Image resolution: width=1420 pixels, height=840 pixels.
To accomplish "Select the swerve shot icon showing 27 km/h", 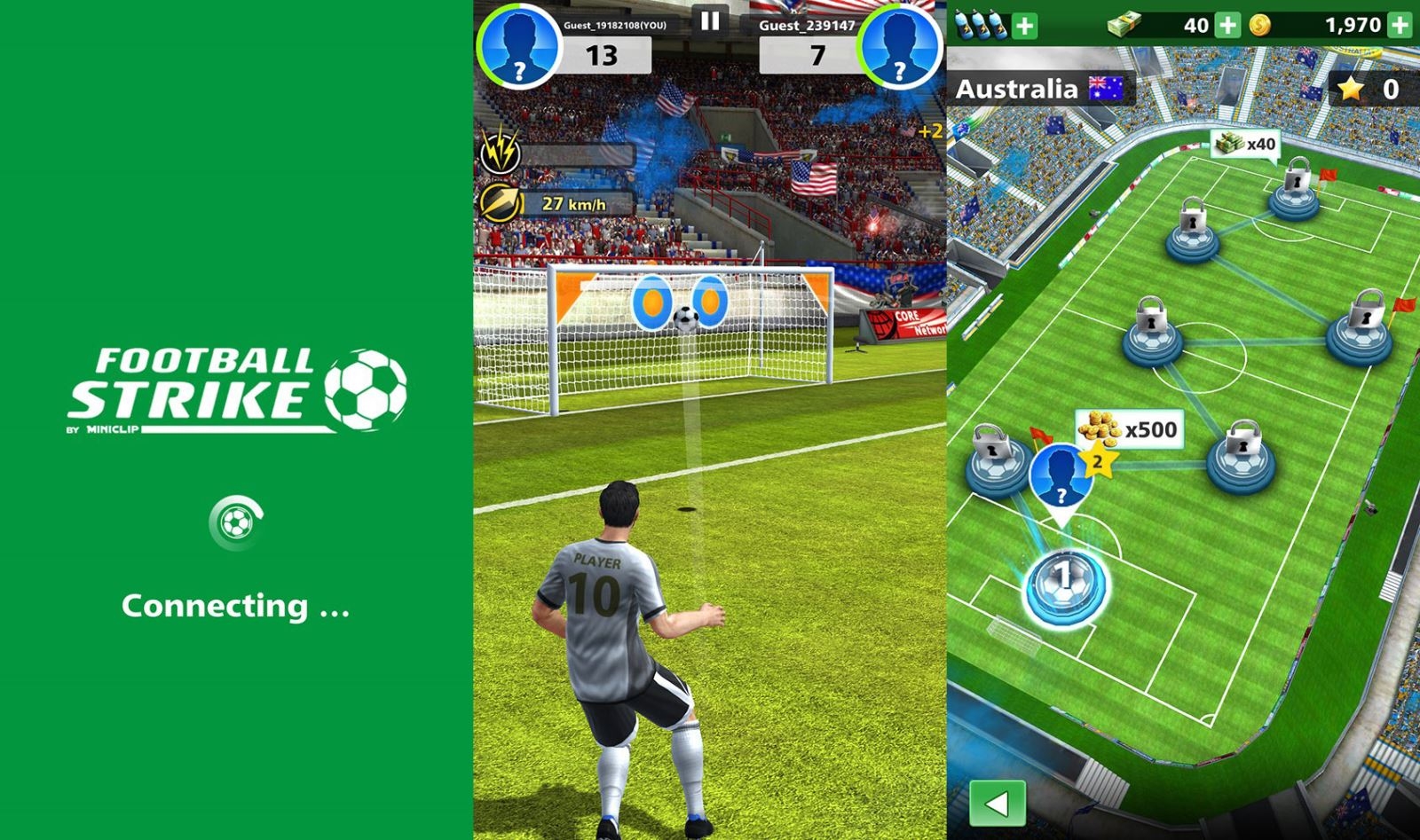I will (x=502, y=203).
